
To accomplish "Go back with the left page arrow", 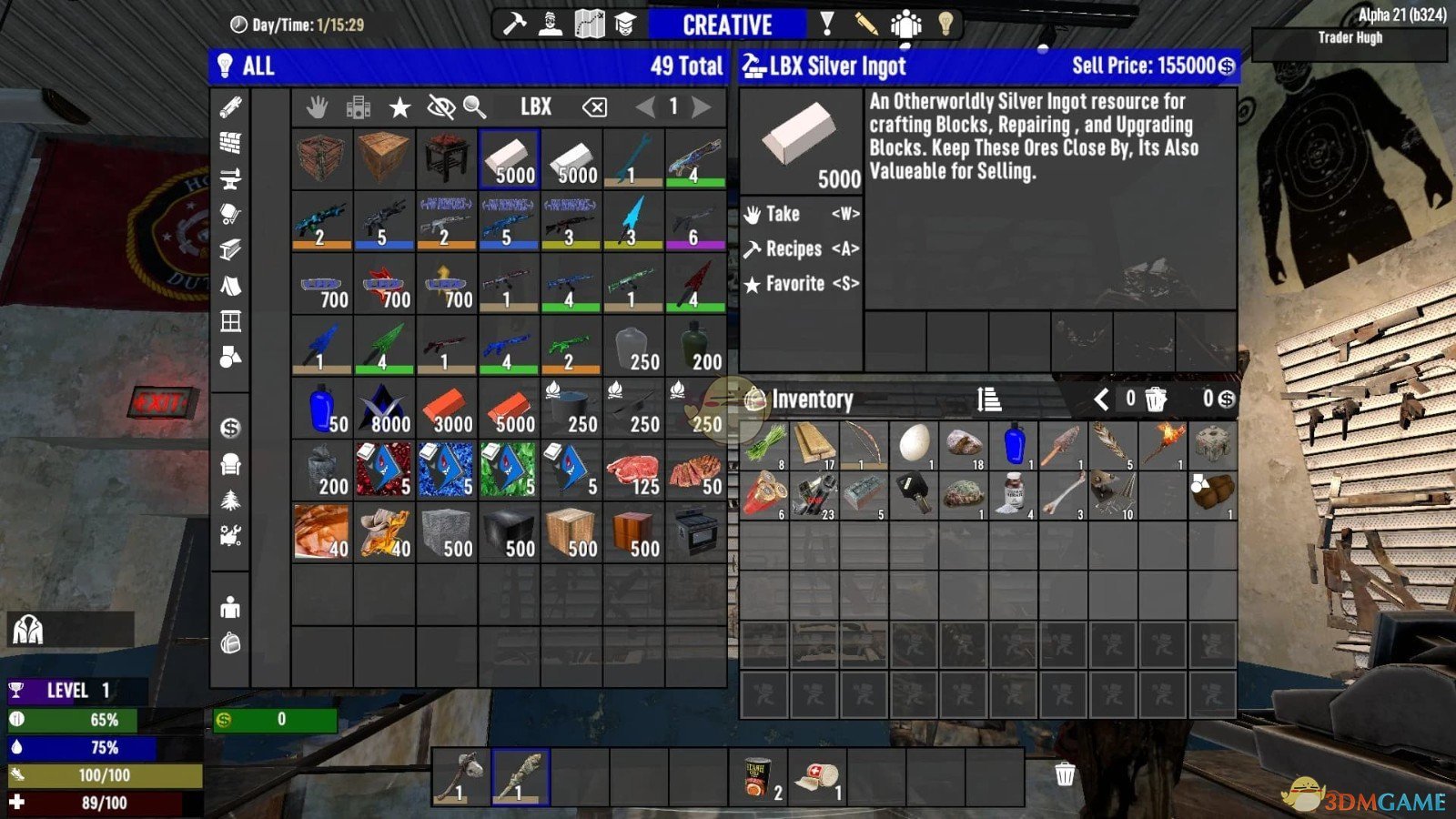I will tap(646, 106).
